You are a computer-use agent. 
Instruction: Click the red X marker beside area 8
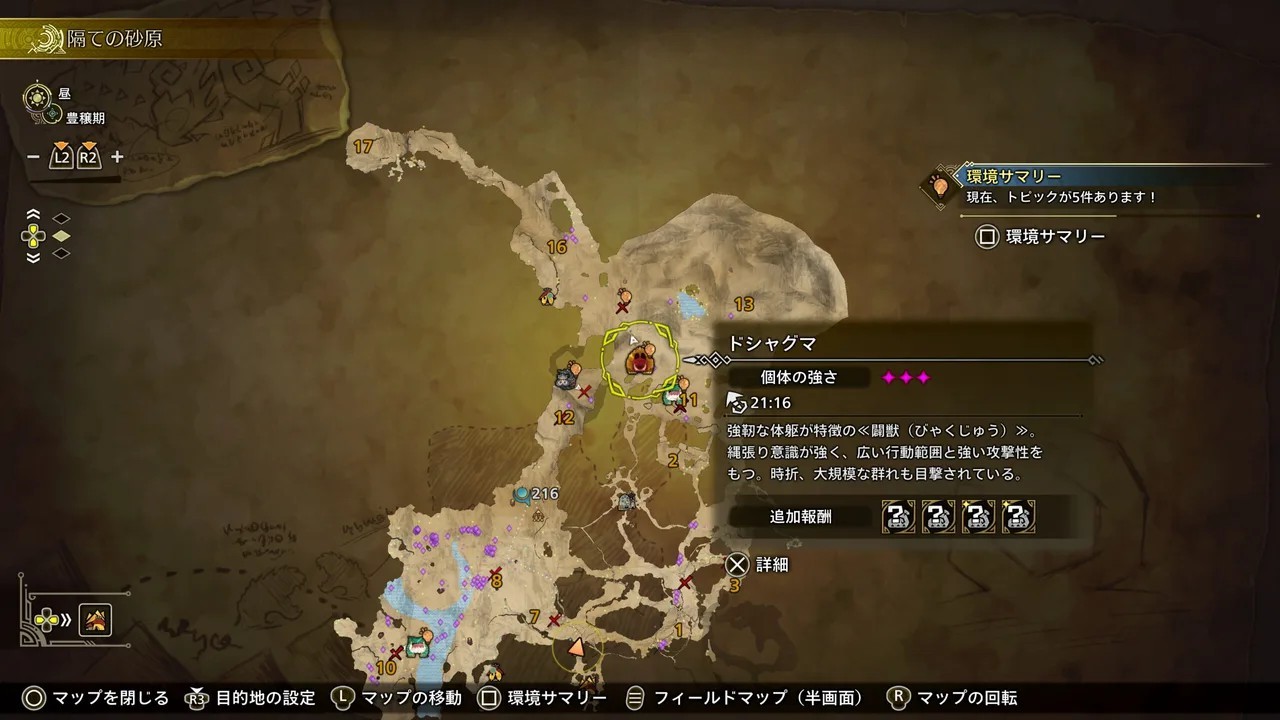(492, 572)
